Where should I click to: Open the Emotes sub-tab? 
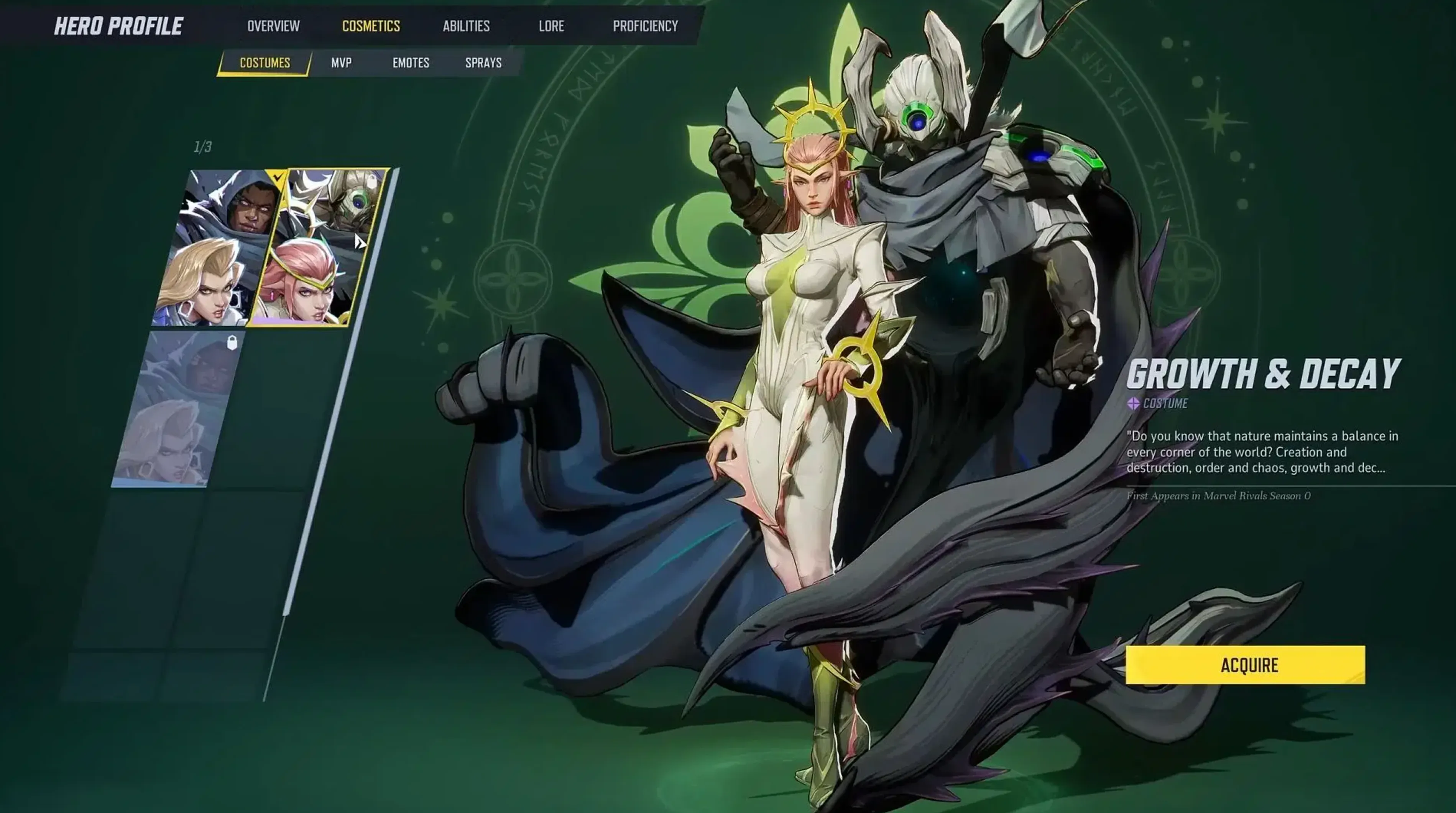pyautogui.click(x=411, y=63)
